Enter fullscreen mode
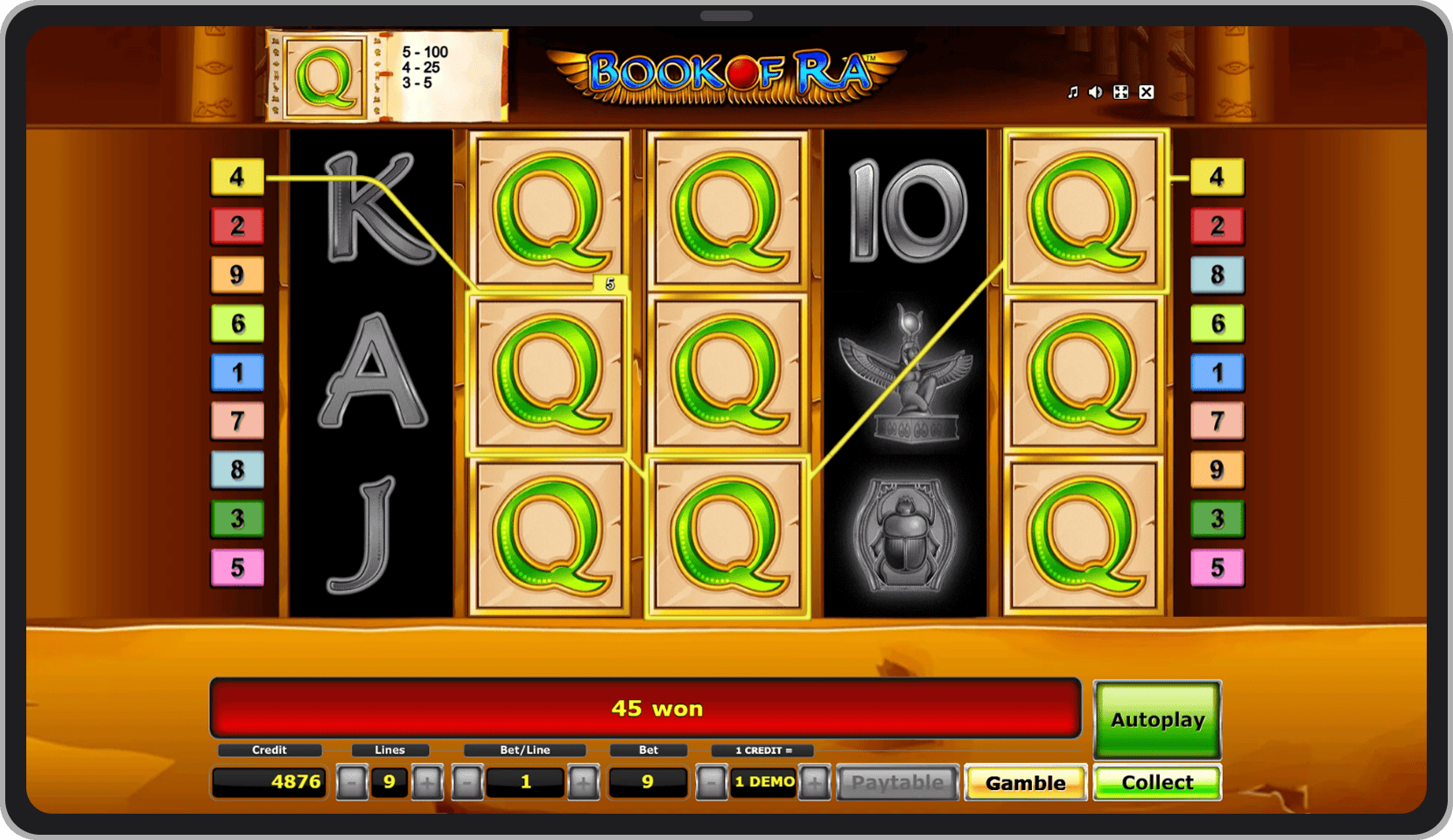Screen dimensions: 1453x840 (1121, 91)
